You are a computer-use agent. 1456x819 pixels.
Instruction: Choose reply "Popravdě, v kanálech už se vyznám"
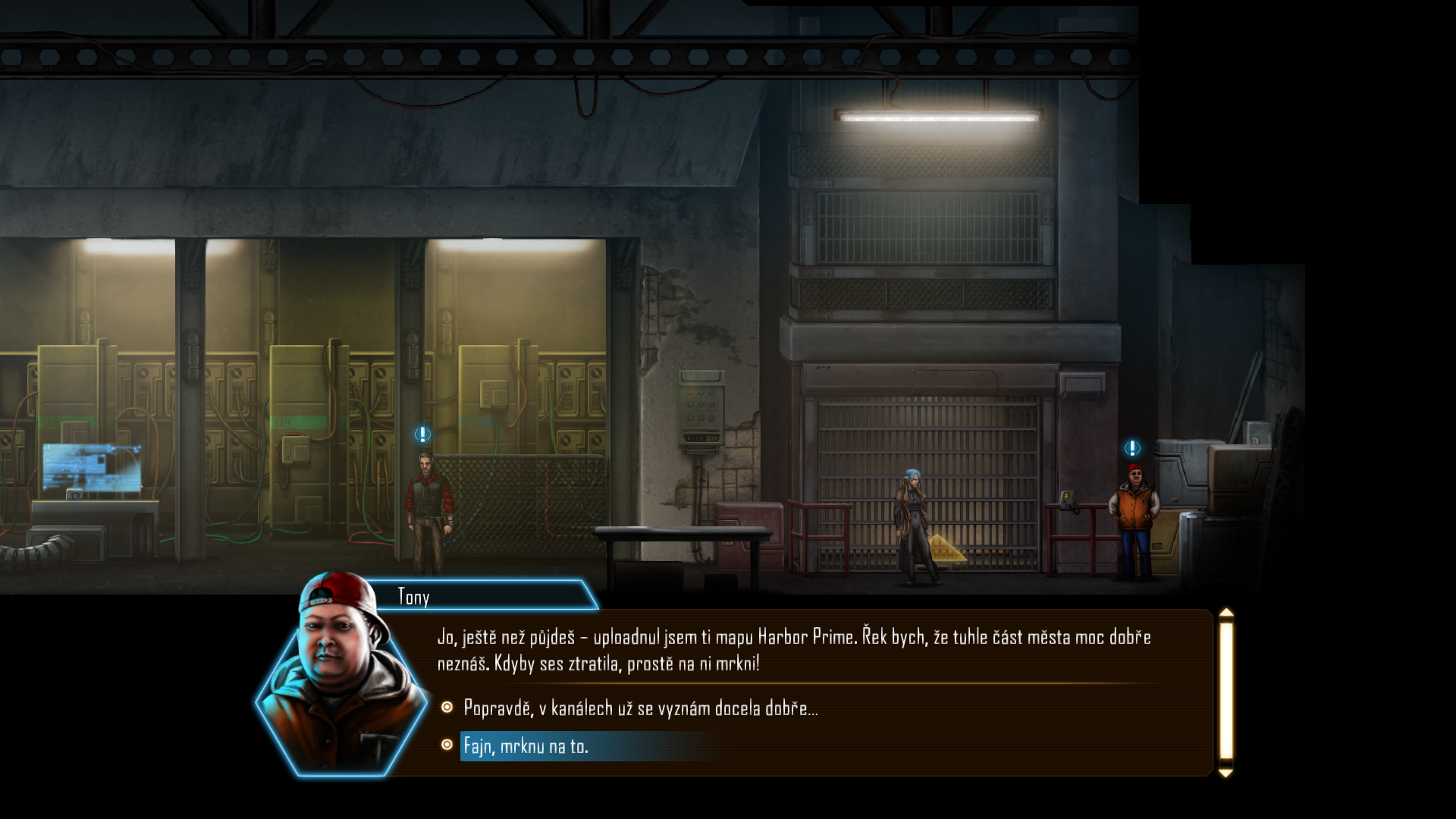pos(640,708)
